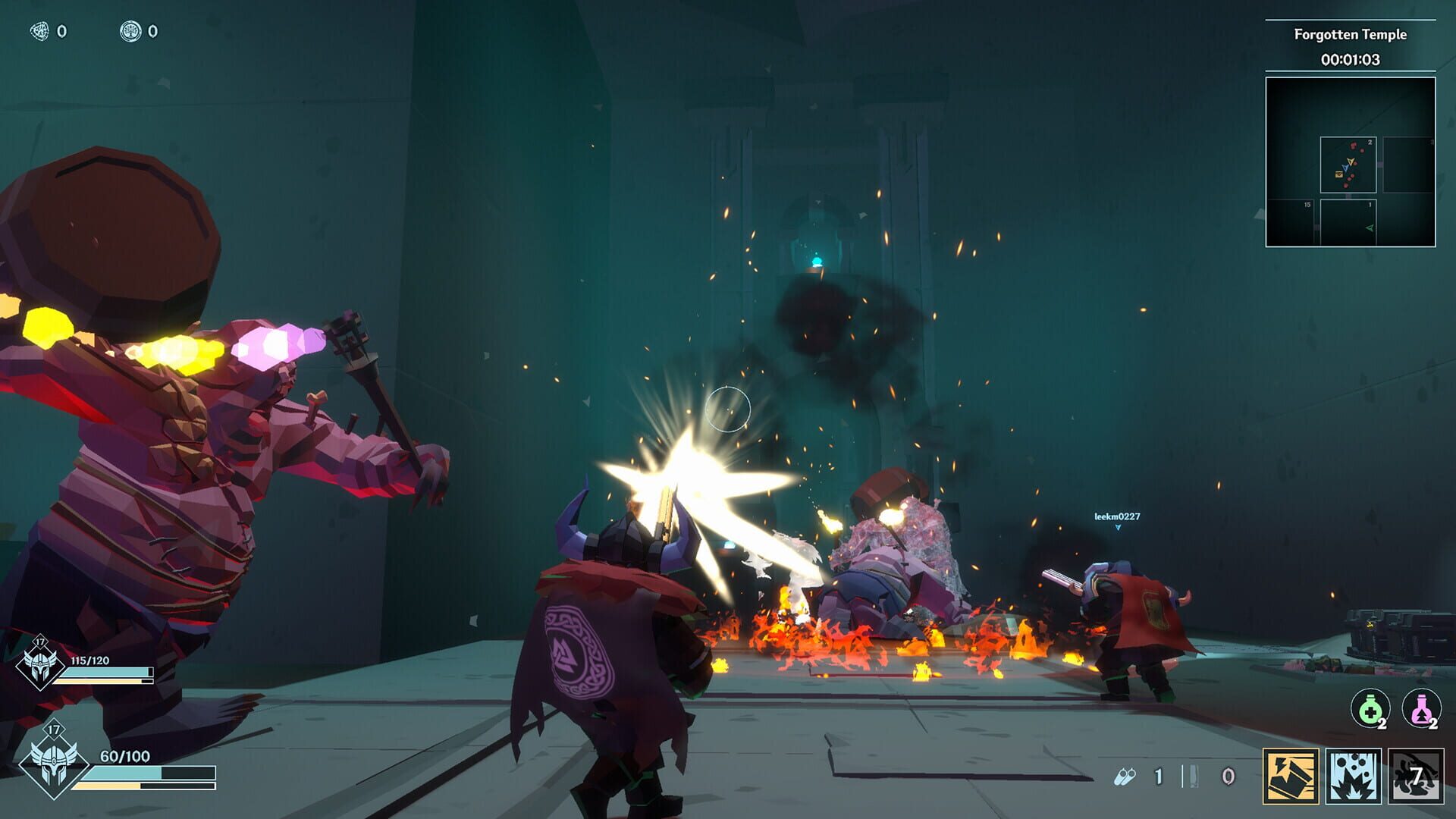Trigger the blue explosion ability
Screen dimensions: 1456x819
[1354, 776]
